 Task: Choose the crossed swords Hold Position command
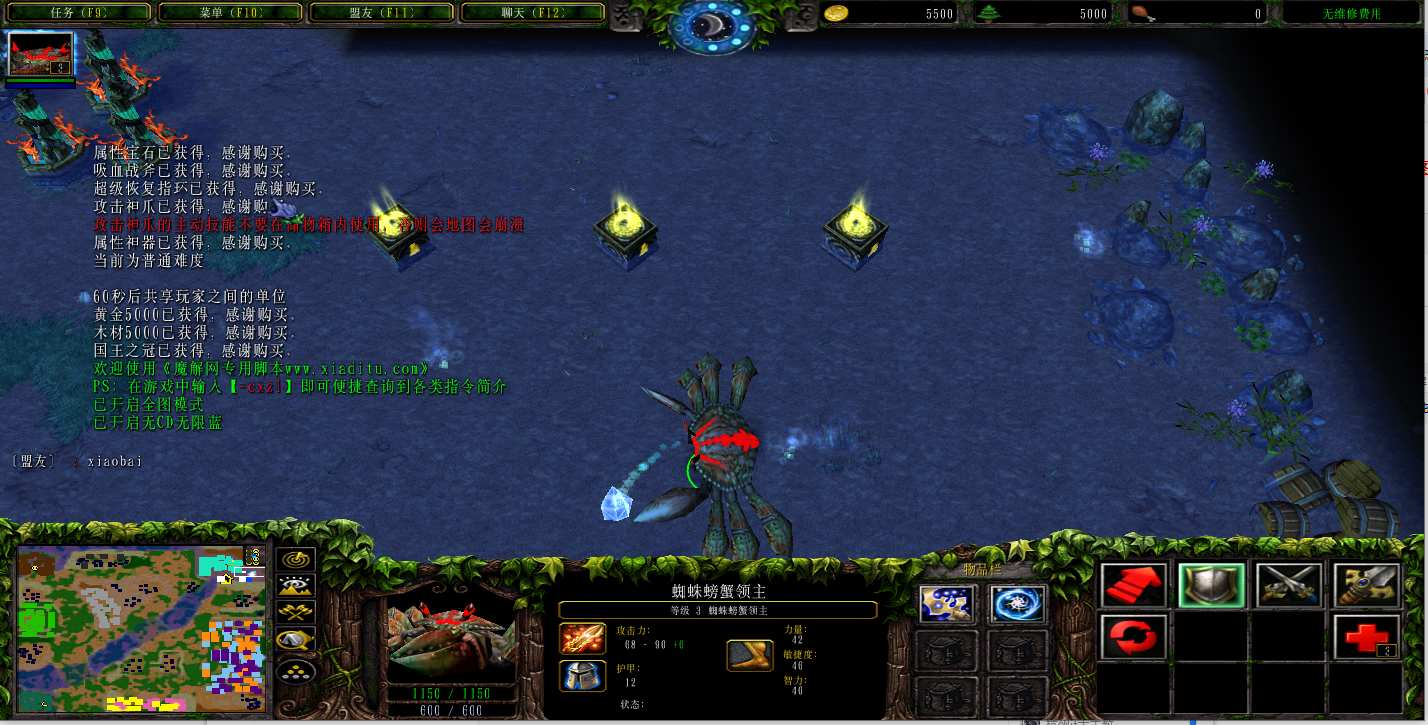click(x=1289, y=585)
